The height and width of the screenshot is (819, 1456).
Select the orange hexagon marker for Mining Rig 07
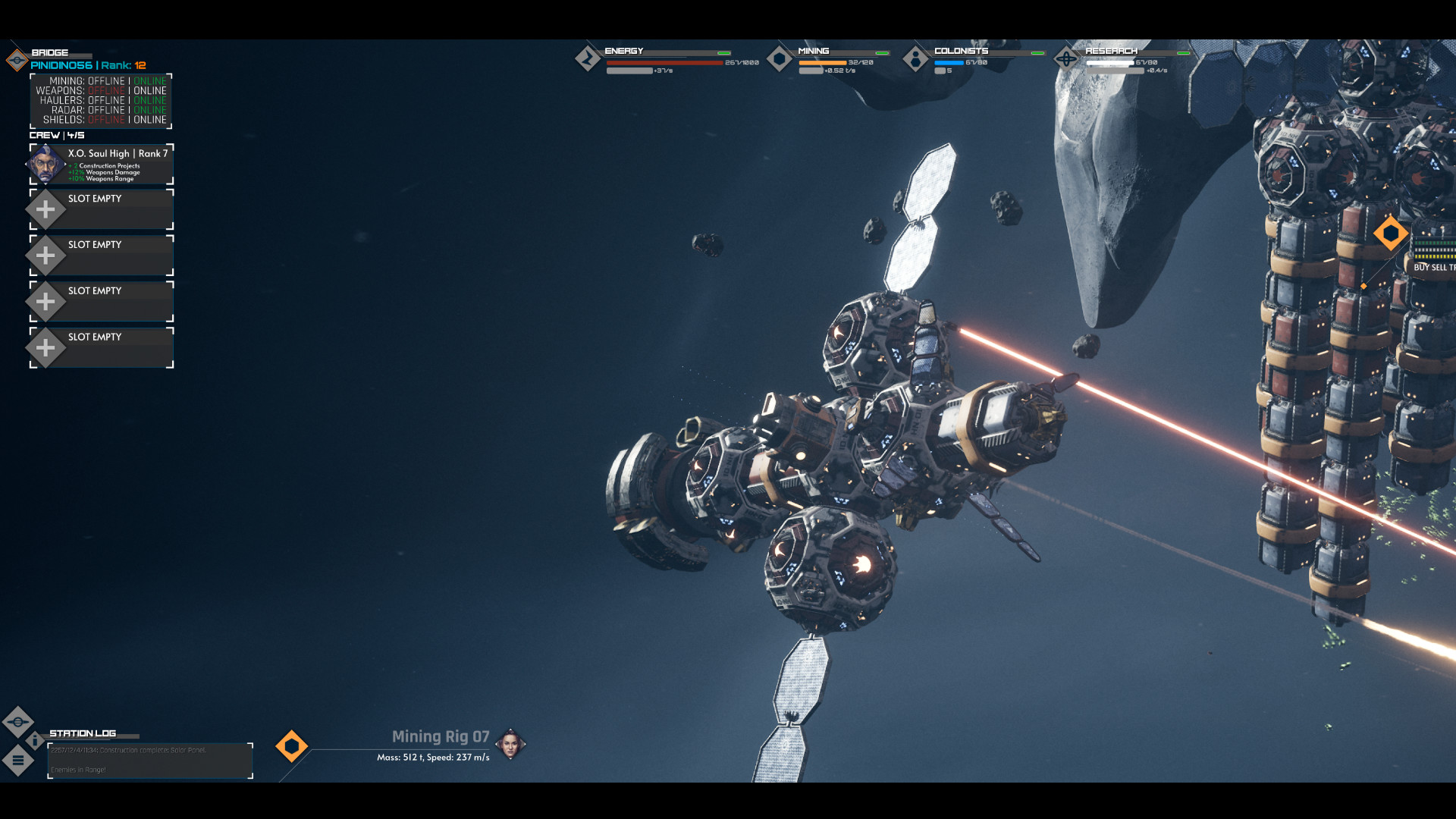(291, 746)
